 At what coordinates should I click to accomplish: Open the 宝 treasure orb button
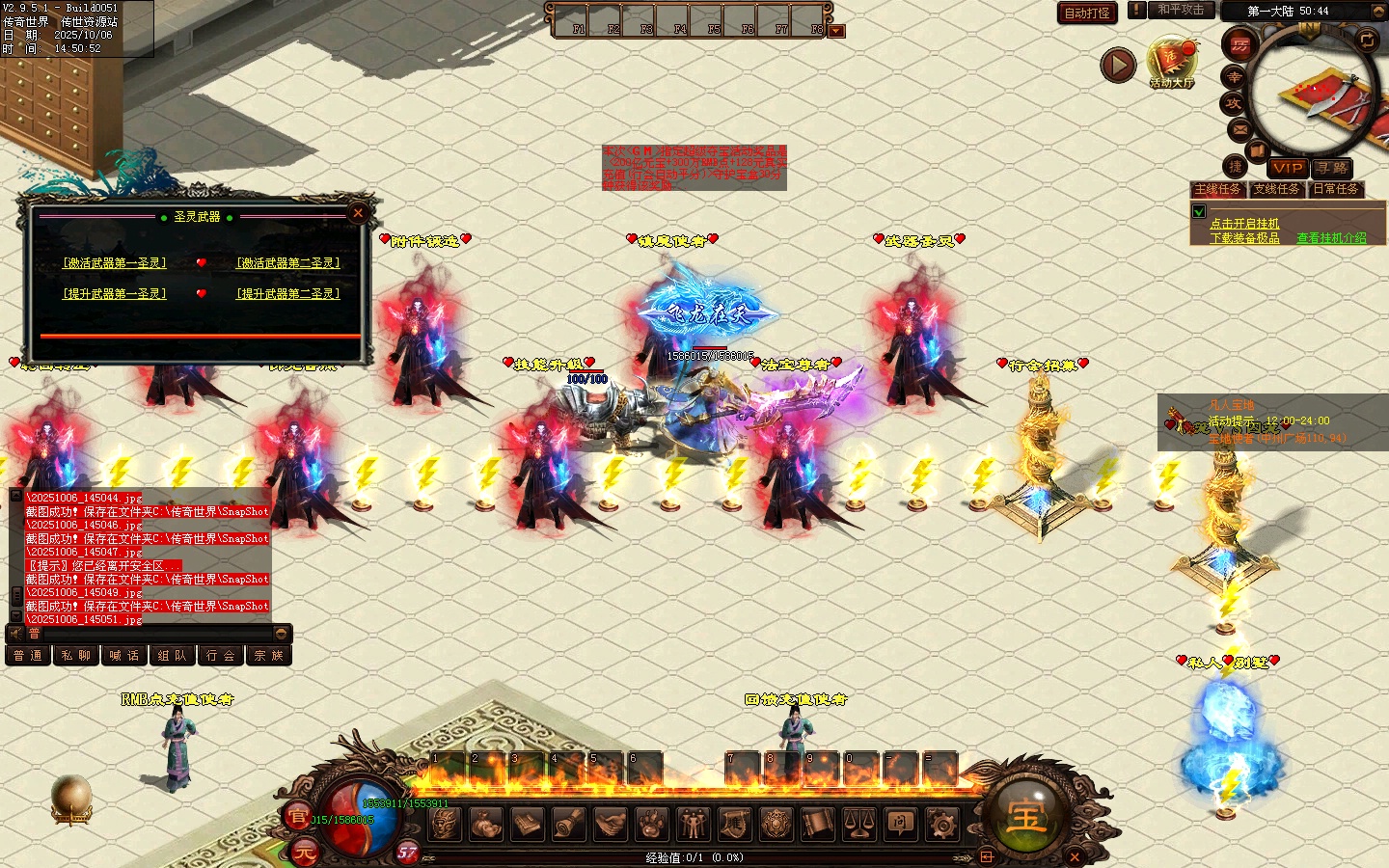[x=1025, y=815]
